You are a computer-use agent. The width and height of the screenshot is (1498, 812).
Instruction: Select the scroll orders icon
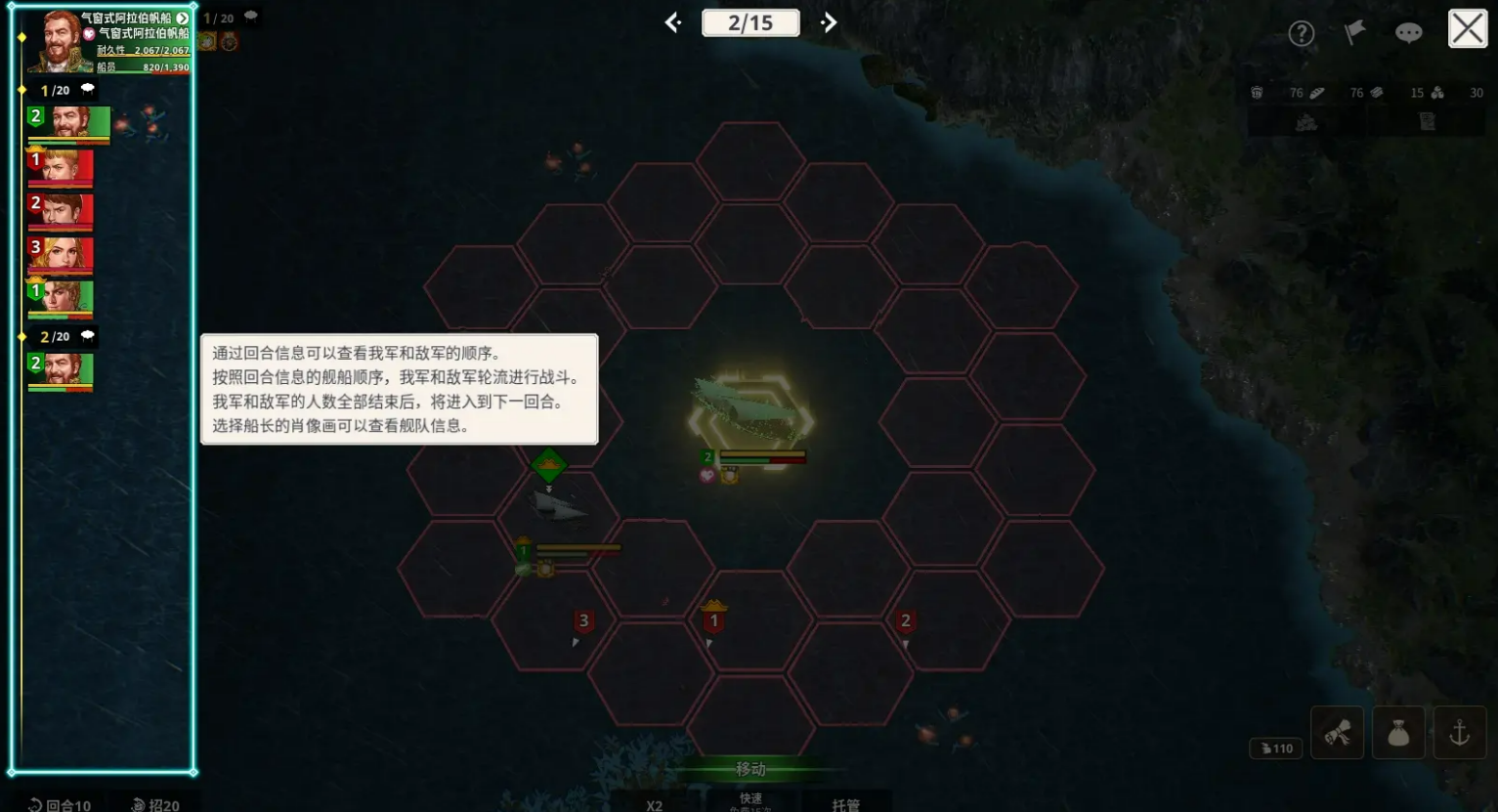click(x=1337, y=732)
